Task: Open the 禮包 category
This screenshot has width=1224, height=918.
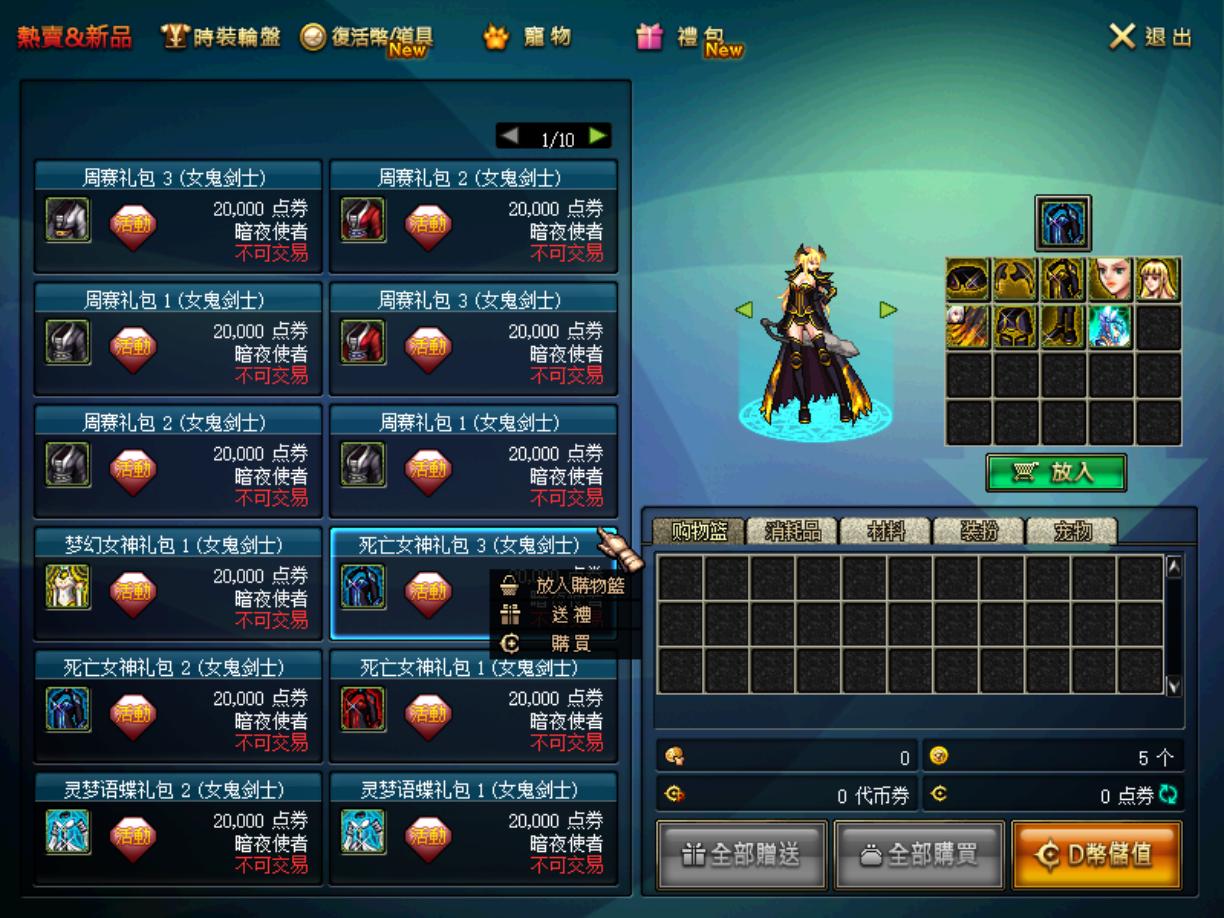Action: pos(688,39)
